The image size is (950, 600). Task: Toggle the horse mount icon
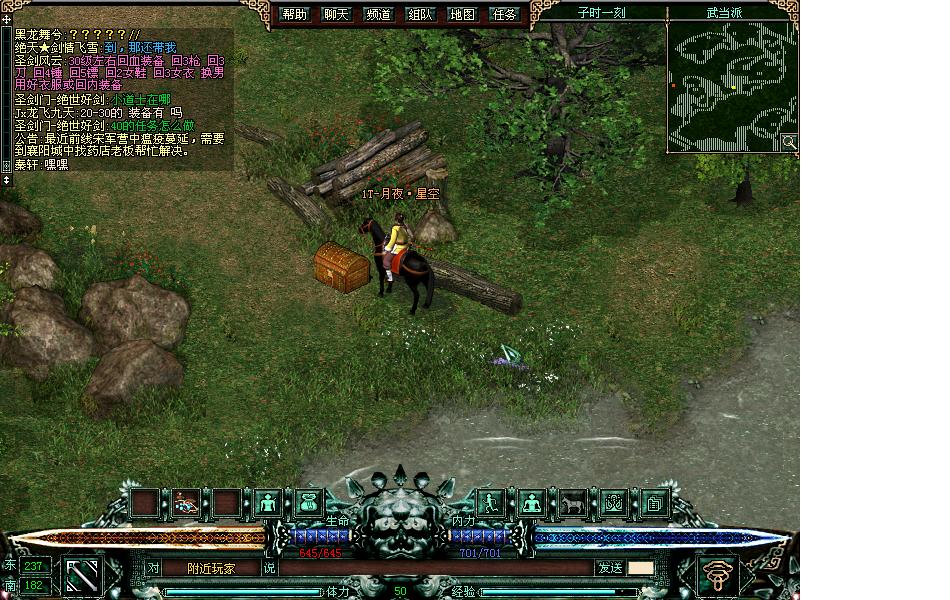pos(572,503)
